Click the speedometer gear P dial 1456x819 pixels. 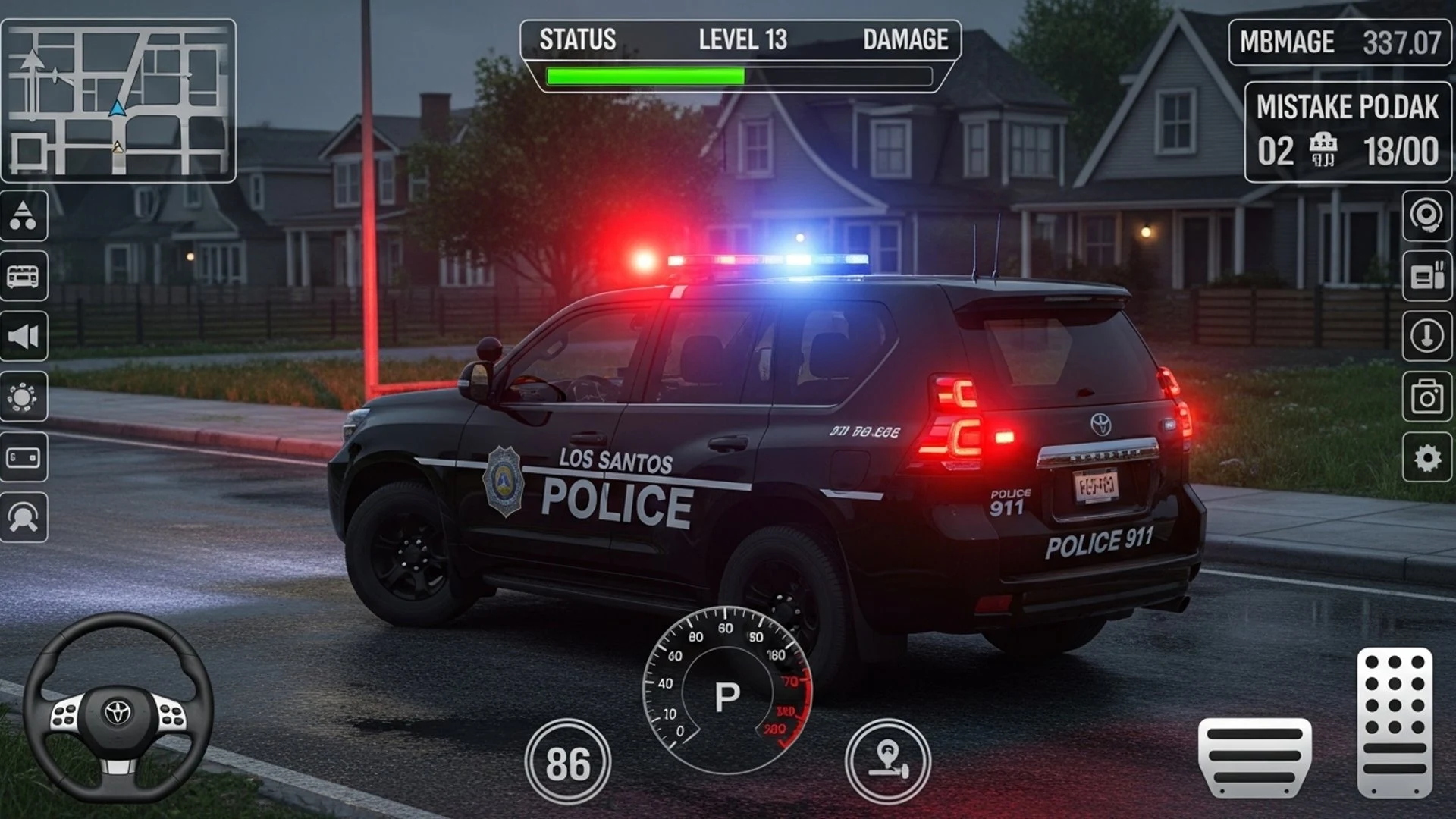(726, 692)
